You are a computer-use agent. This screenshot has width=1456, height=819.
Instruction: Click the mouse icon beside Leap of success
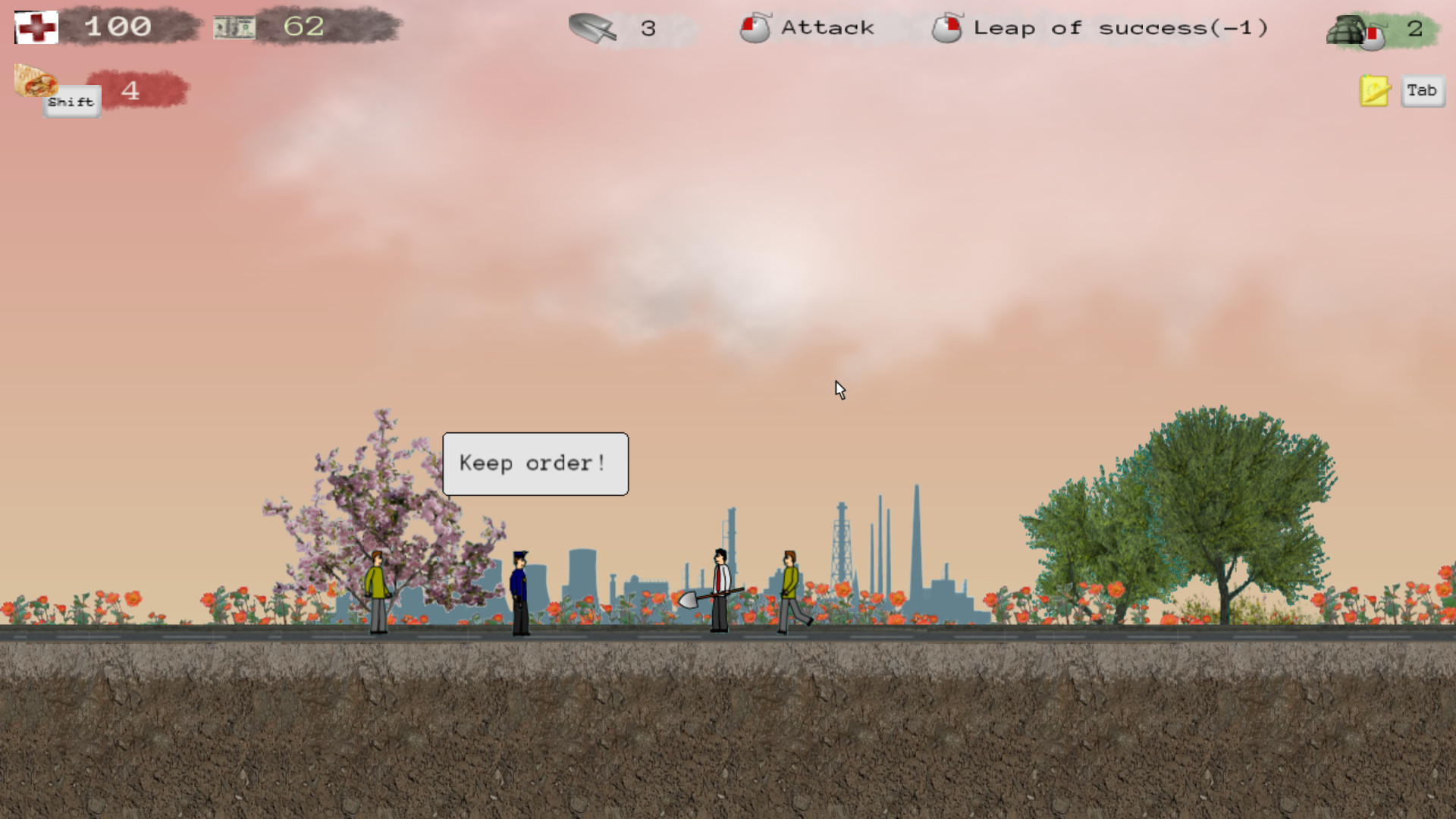coord(947,29)
